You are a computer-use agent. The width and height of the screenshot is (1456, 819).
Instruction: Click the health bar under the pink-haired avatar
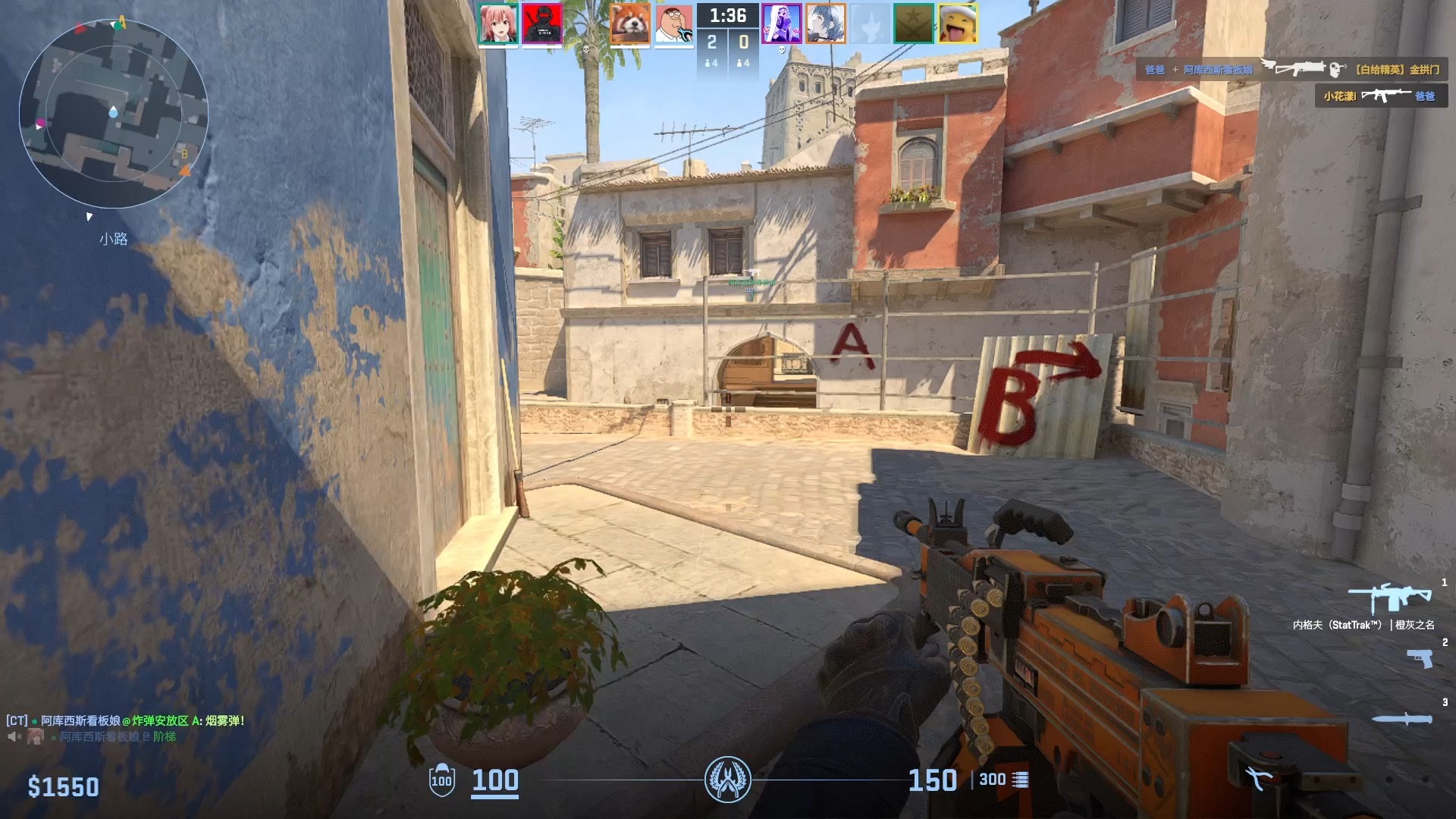click(499, 48)
